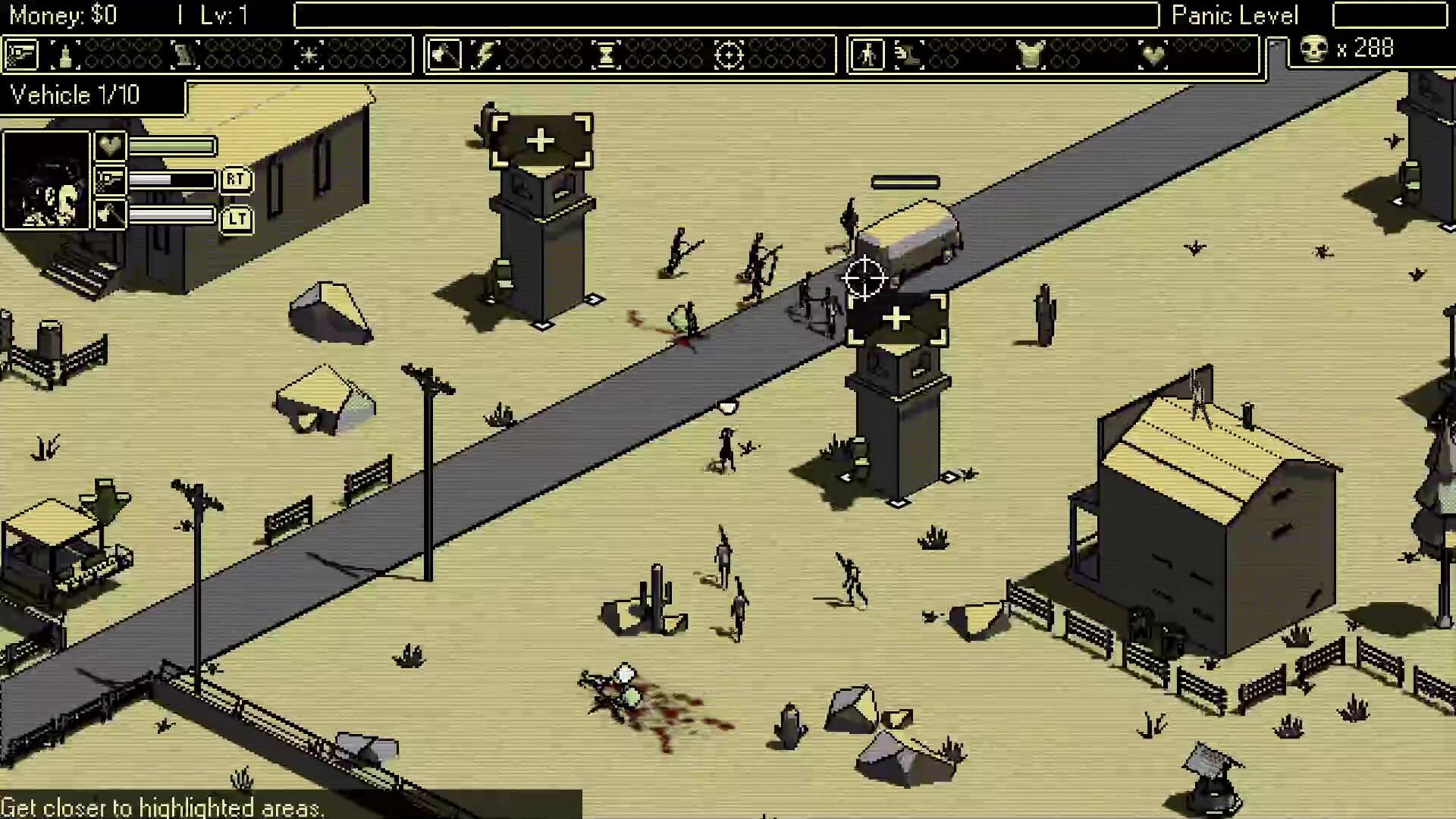The height and width of the screenshot is (819, 1456).
Task: Open the candle throwable slot options
Action: click(65, 53)
